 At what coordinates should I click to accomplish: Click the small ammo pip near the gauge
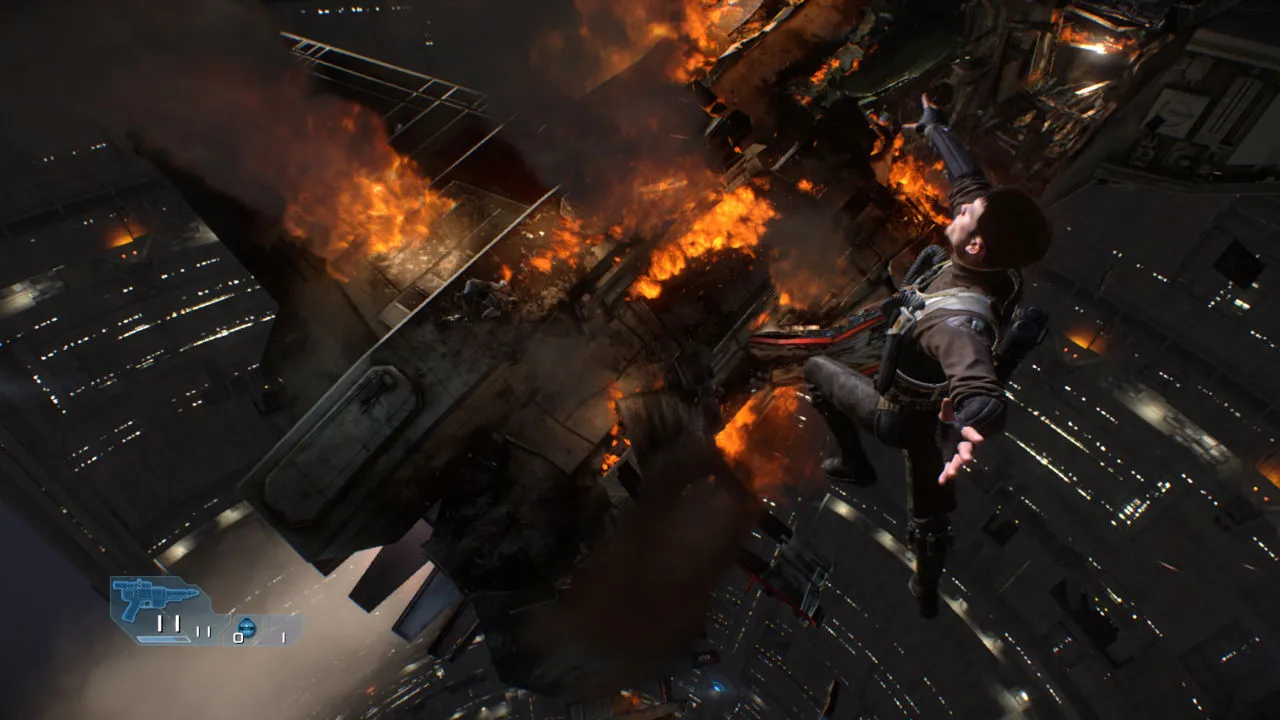pos(199,632)
